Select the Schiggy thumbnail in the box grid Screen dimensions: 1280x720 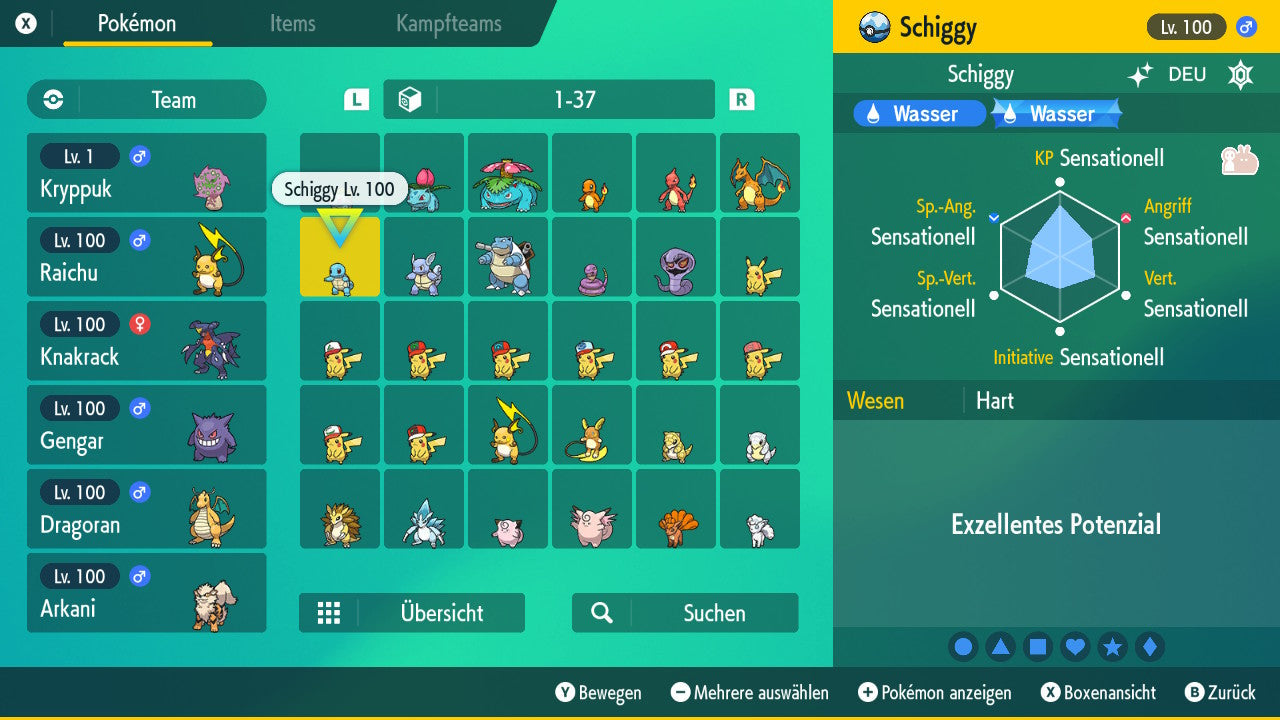[339, 257]
